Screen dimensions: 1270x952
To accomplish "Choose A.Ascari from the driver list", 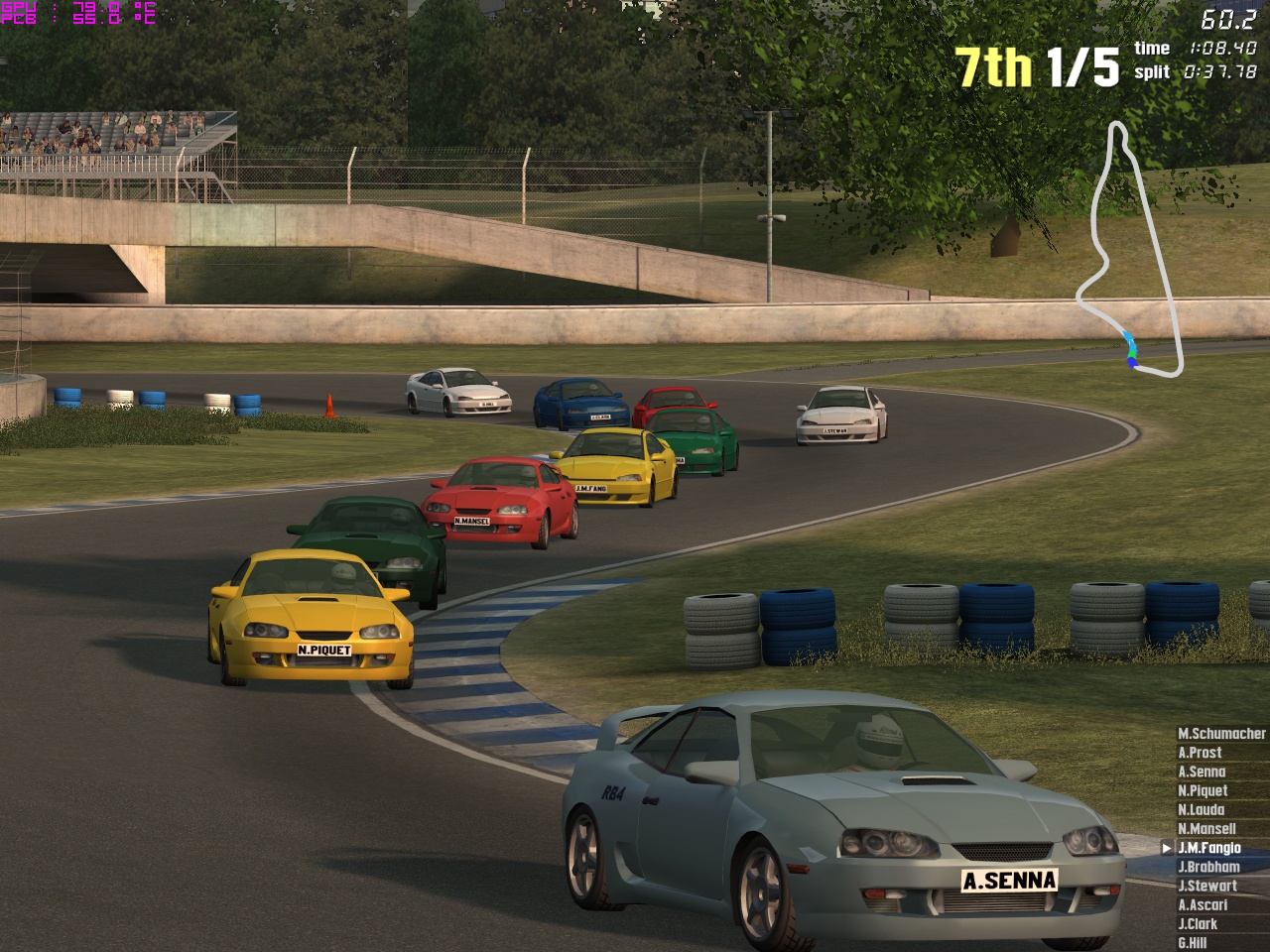I will (x=1203, y=904).
